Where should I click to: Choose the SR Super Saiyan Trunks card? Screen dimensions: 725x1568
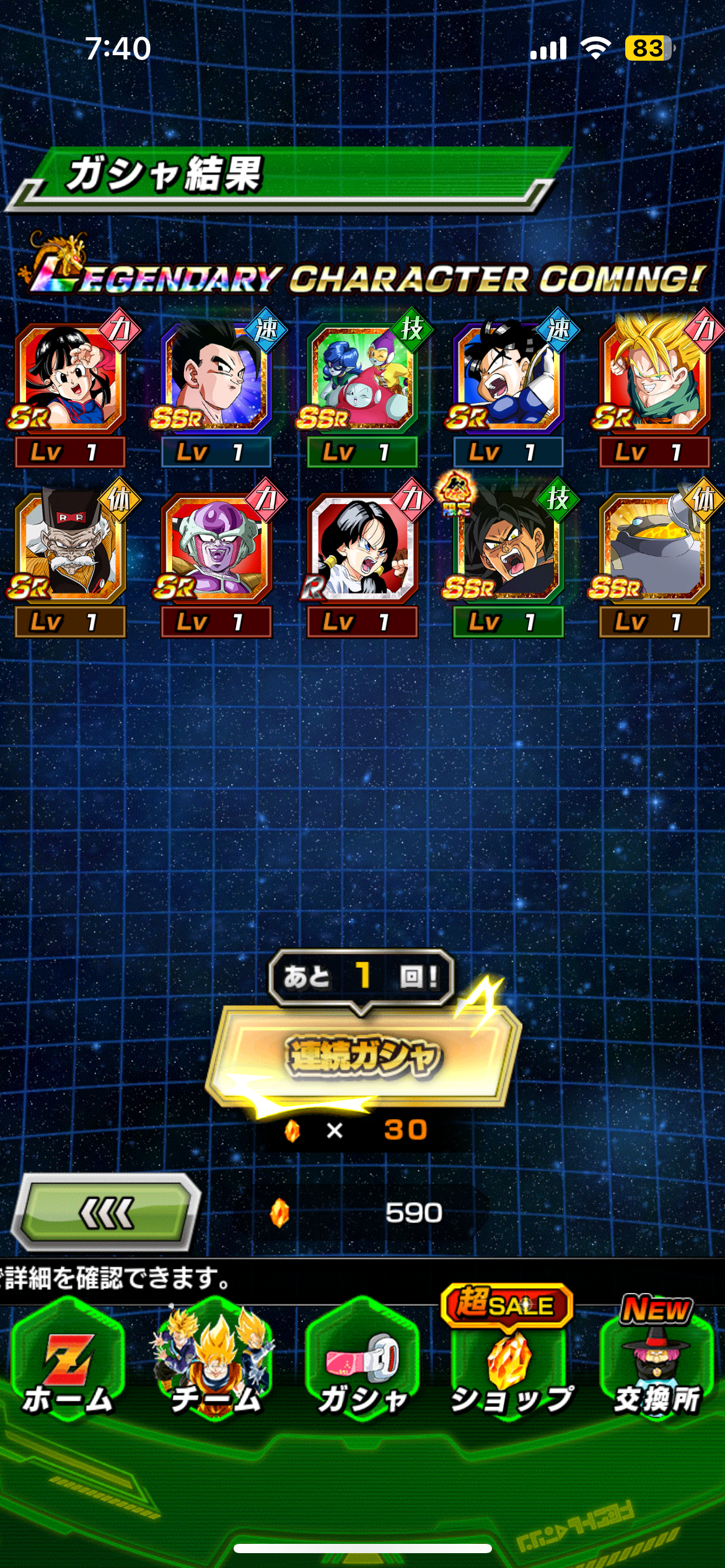click(x=654, y=379)
